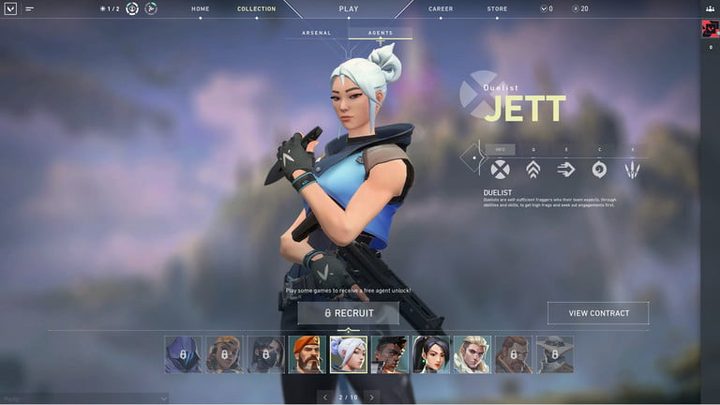Open the Career tab

click(440, 9)
